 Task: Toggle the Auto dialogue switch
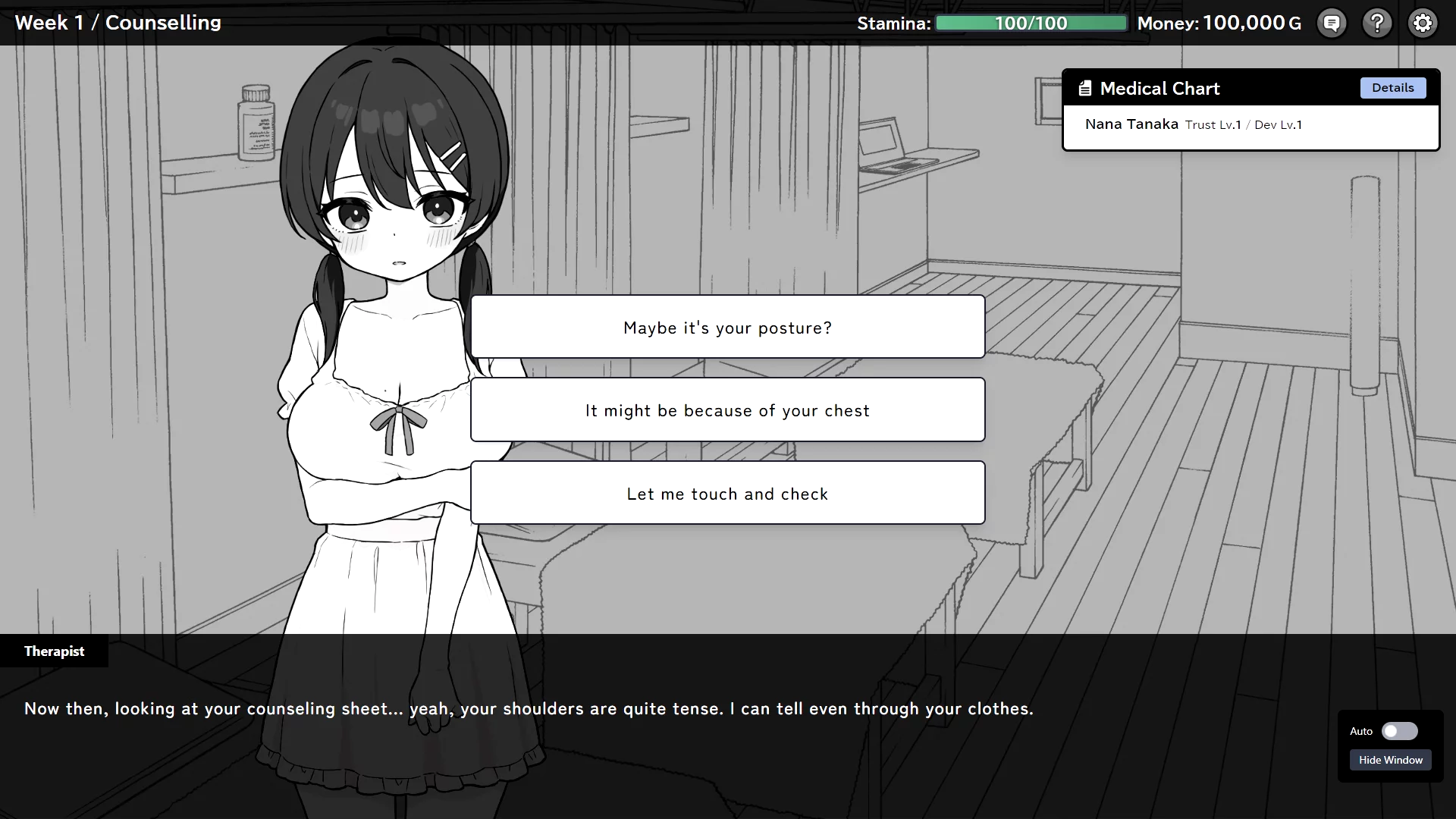1399,731
